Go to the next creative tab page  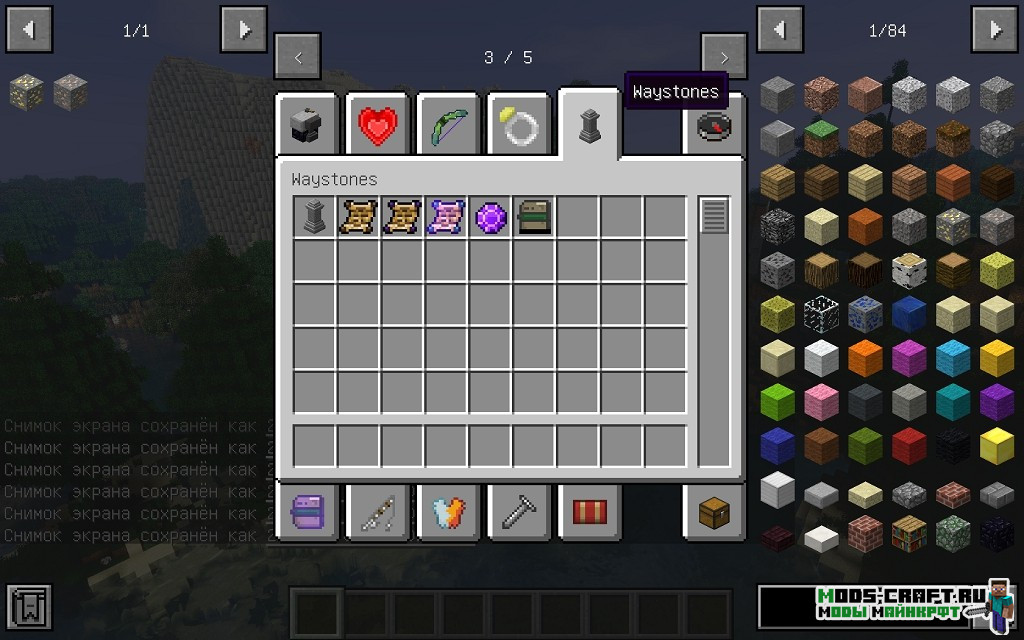point(724,57)
